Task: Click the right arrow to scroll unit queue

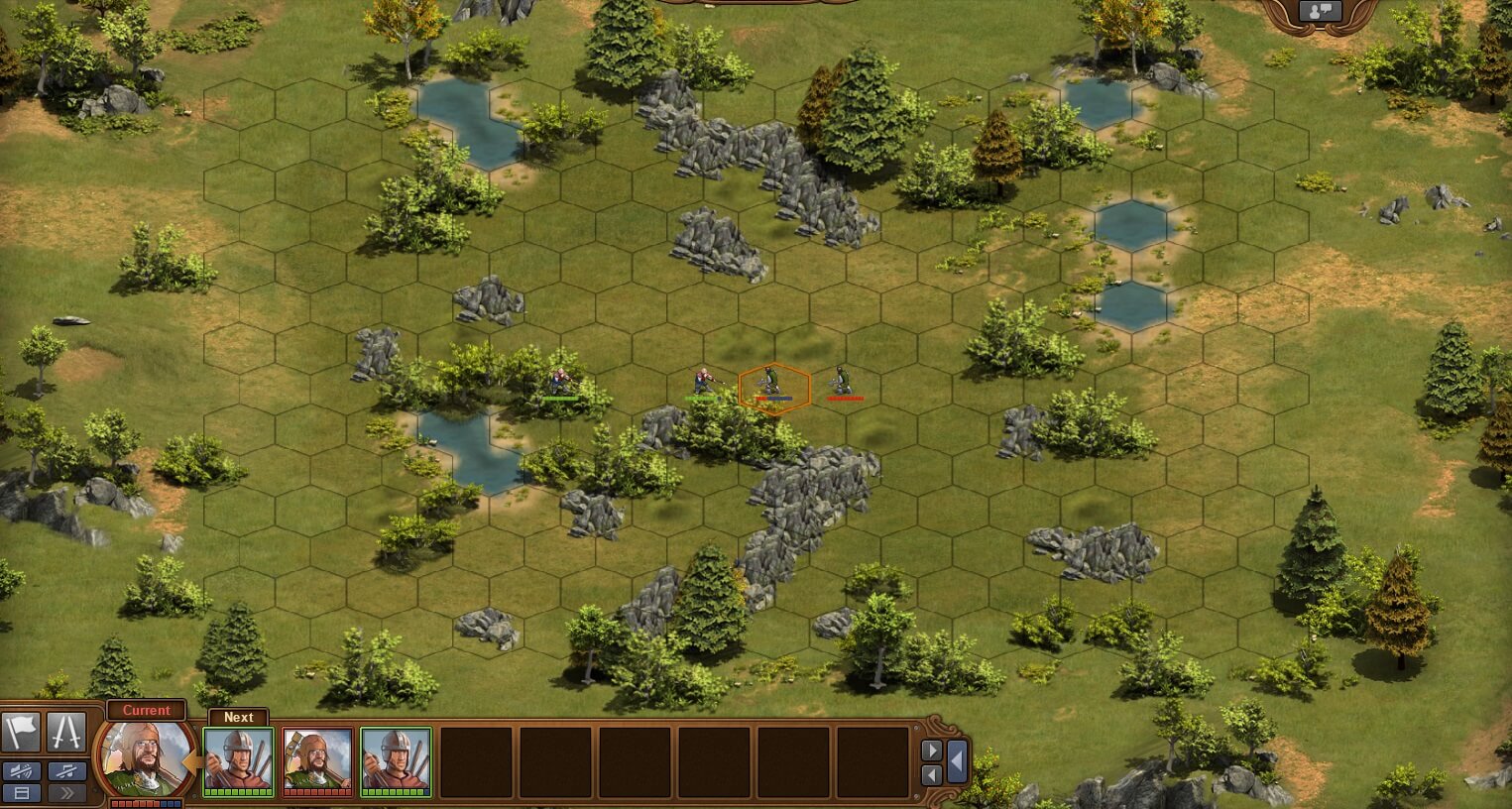Action: [932, 750]
